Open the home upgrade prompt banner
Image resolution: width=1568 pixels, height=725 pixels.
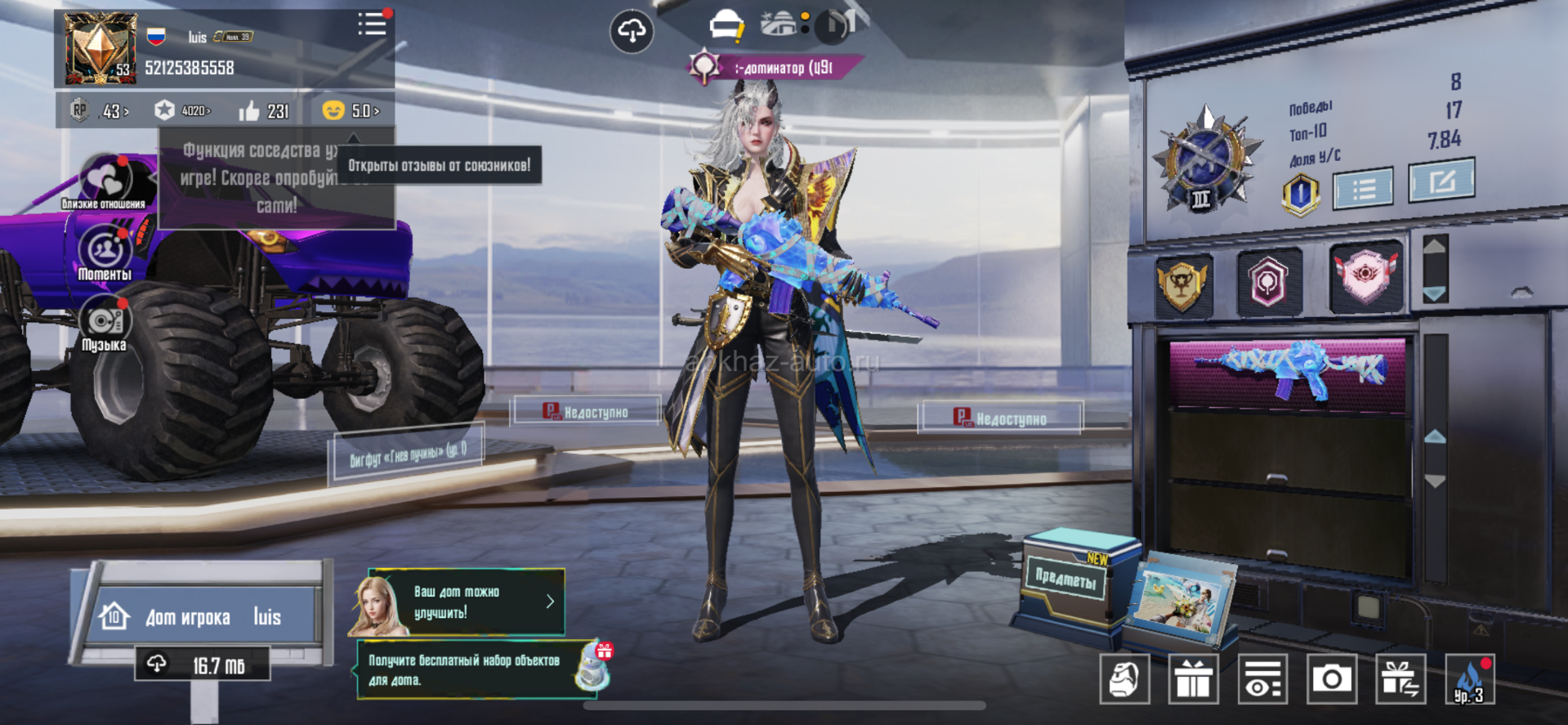pyautogui.click(x=466, y=602)
